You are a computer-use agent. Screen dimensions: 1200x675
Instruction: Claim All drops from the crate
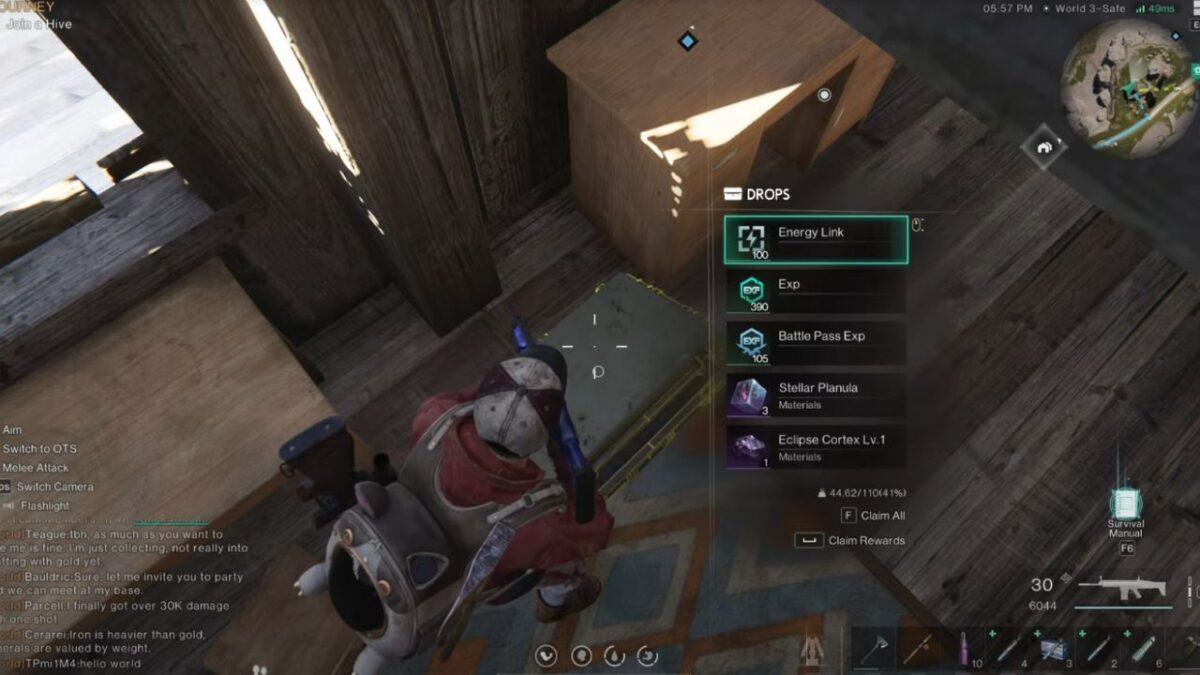point(872,516)
